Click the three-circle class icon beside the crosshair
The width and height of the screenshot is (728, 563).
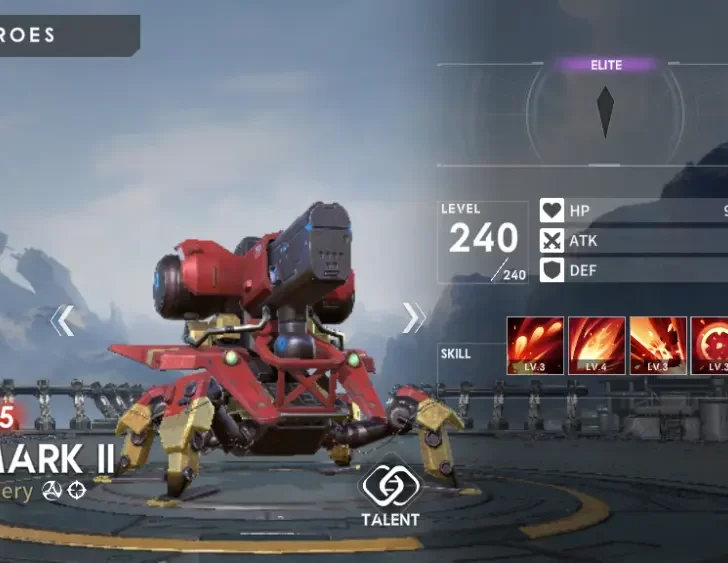52,491
